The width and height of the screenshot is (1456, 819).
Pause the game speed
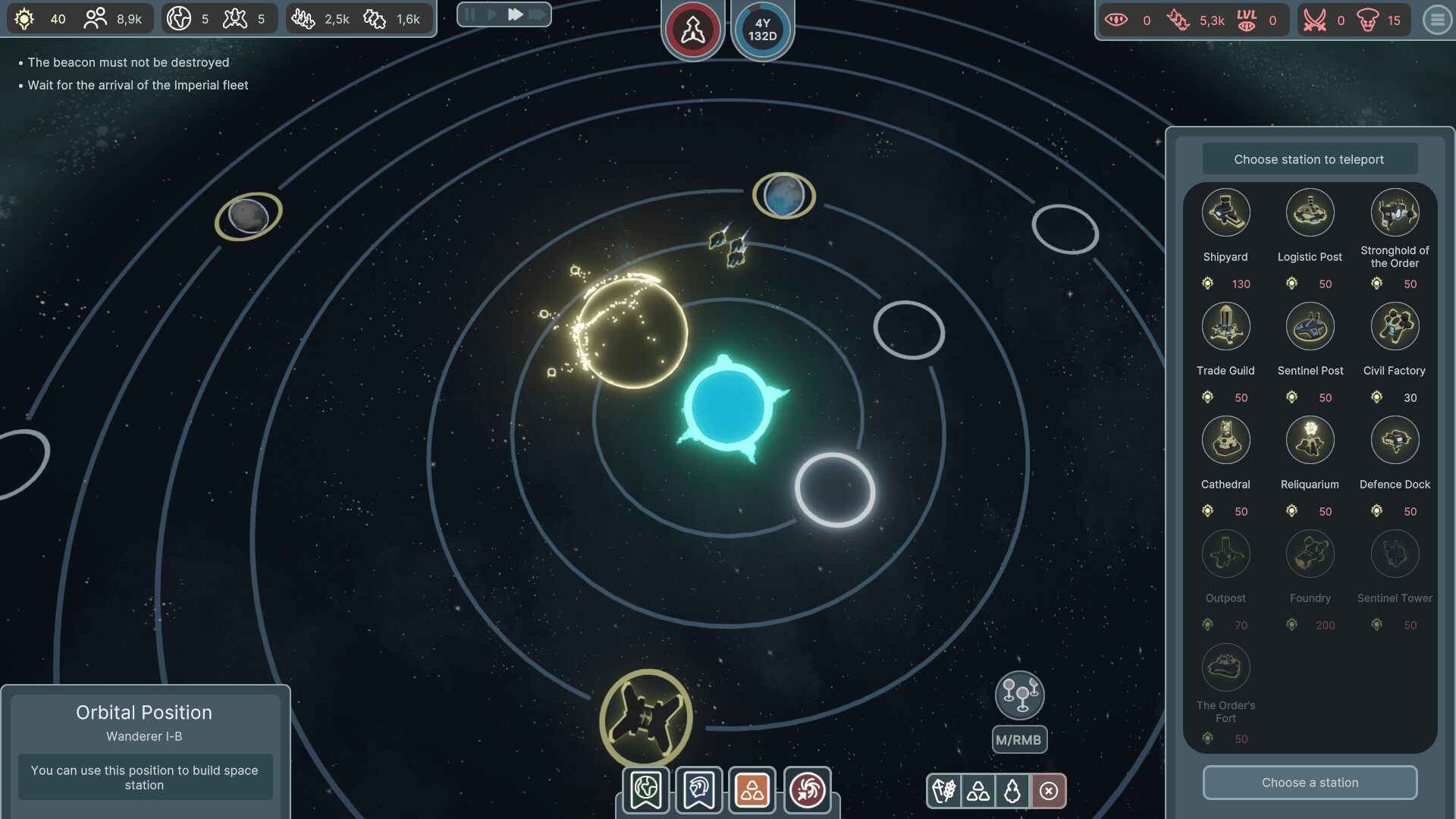pyautogui.click(x=470, y=14)
